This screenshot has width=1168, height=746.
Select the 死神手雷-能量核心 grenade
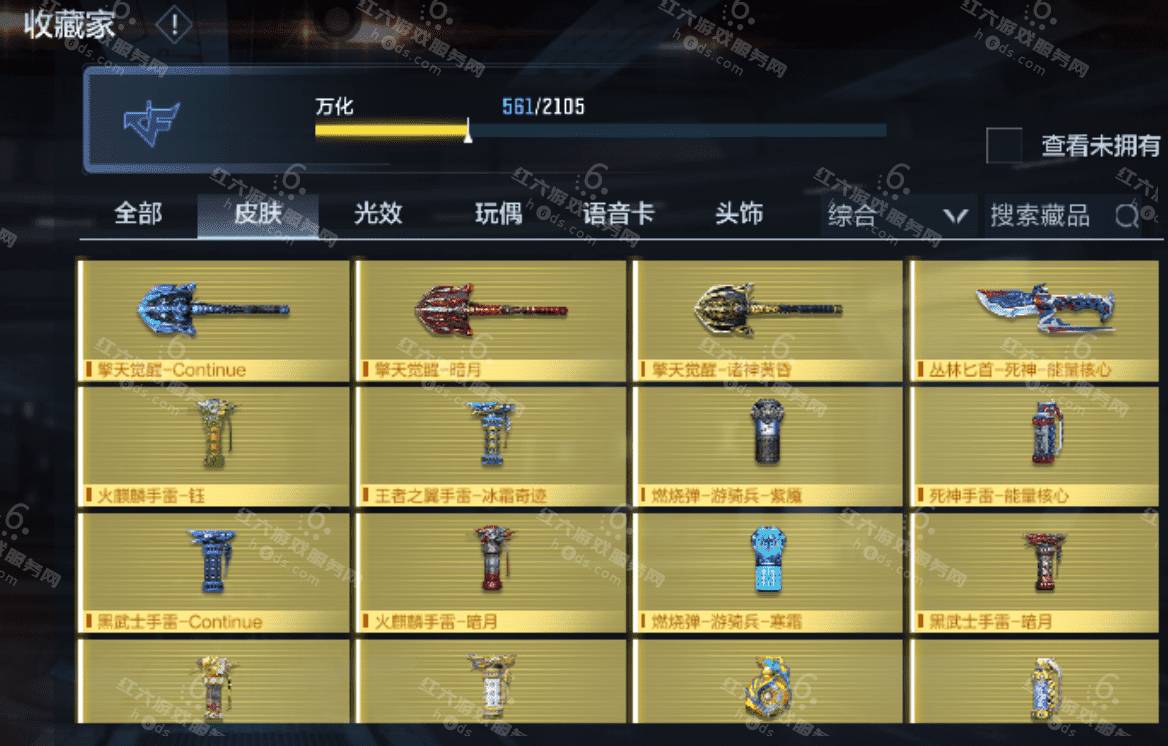click(1037, 446)
